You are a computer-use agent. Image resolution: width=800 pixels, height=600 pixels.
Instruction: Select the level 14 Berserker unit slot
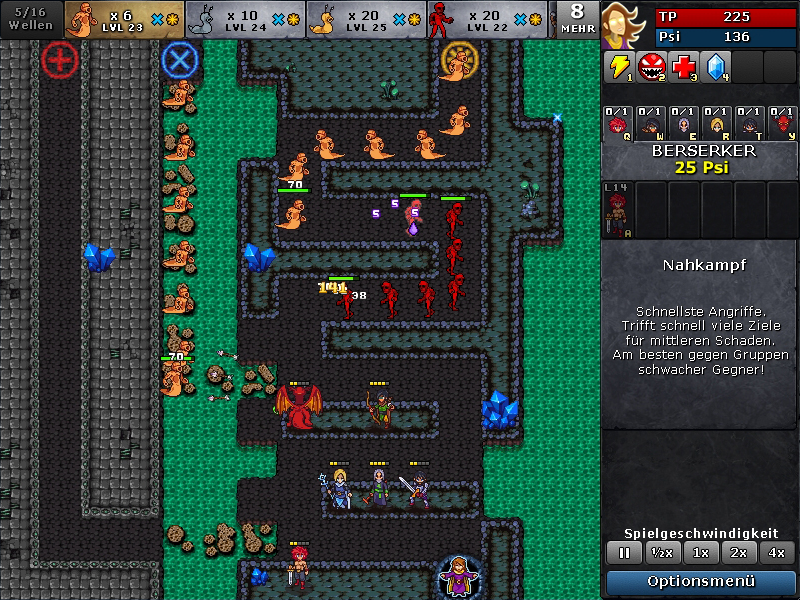(617, 210)
